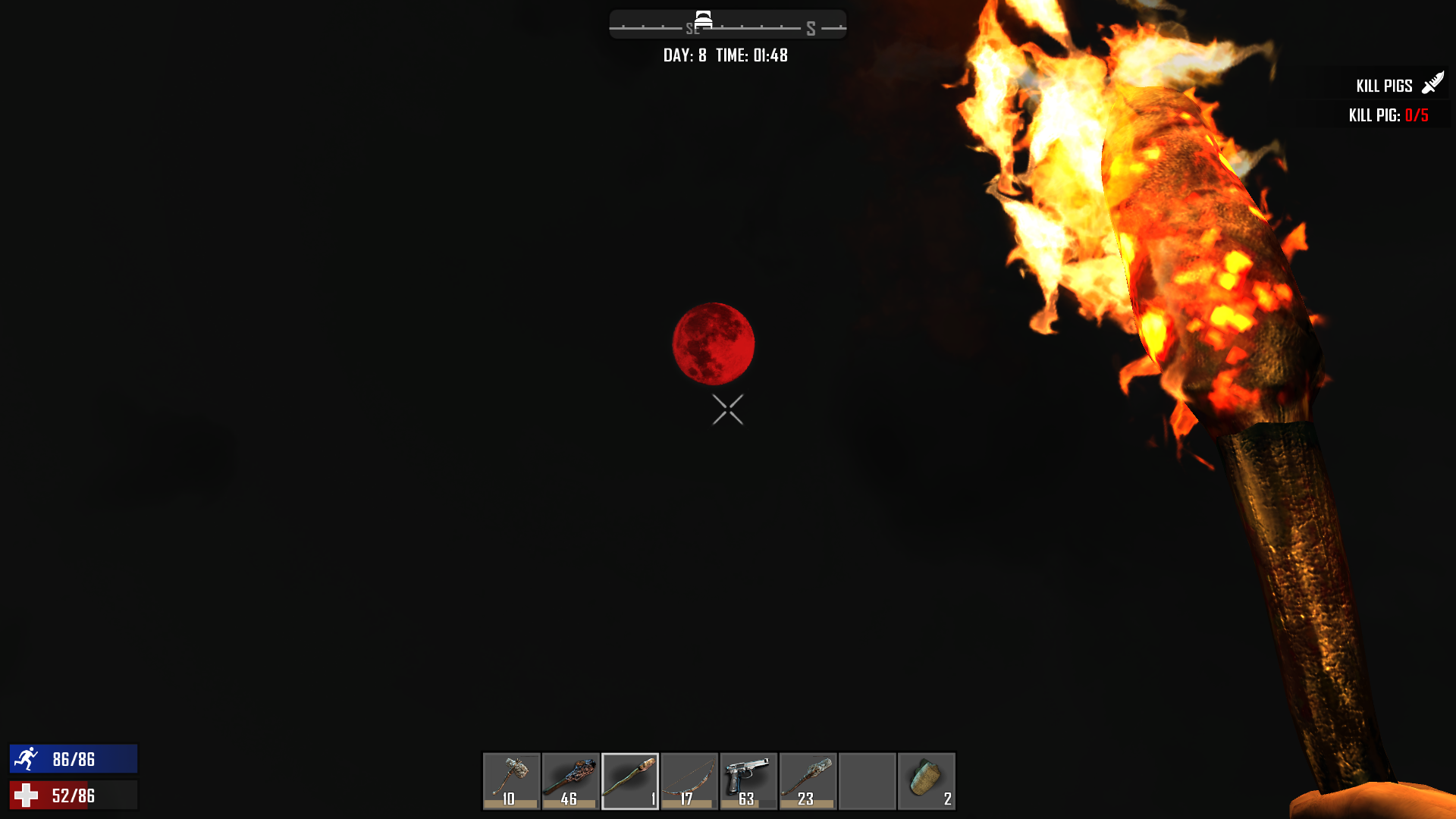Viewport: 1456px width, 819px height.
Task: Pick the bandage item slot
Action: [926, 780]
